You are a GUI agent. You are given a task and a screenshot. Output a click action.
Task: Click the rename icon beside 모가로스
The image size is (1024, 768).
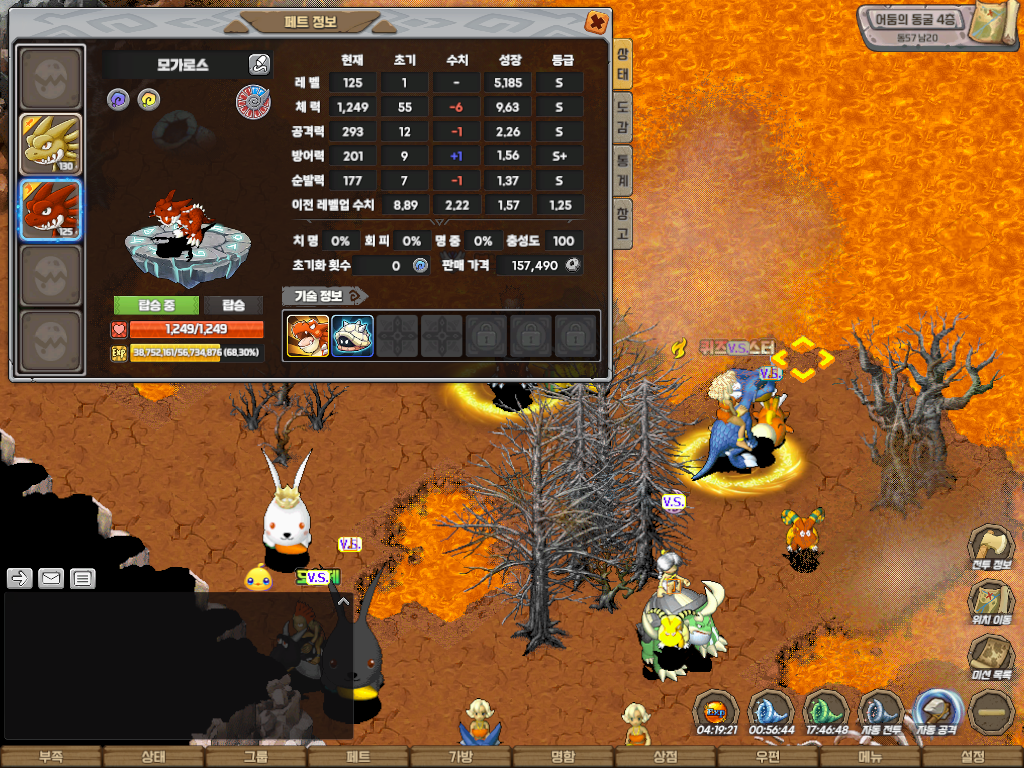coord(259,65)
